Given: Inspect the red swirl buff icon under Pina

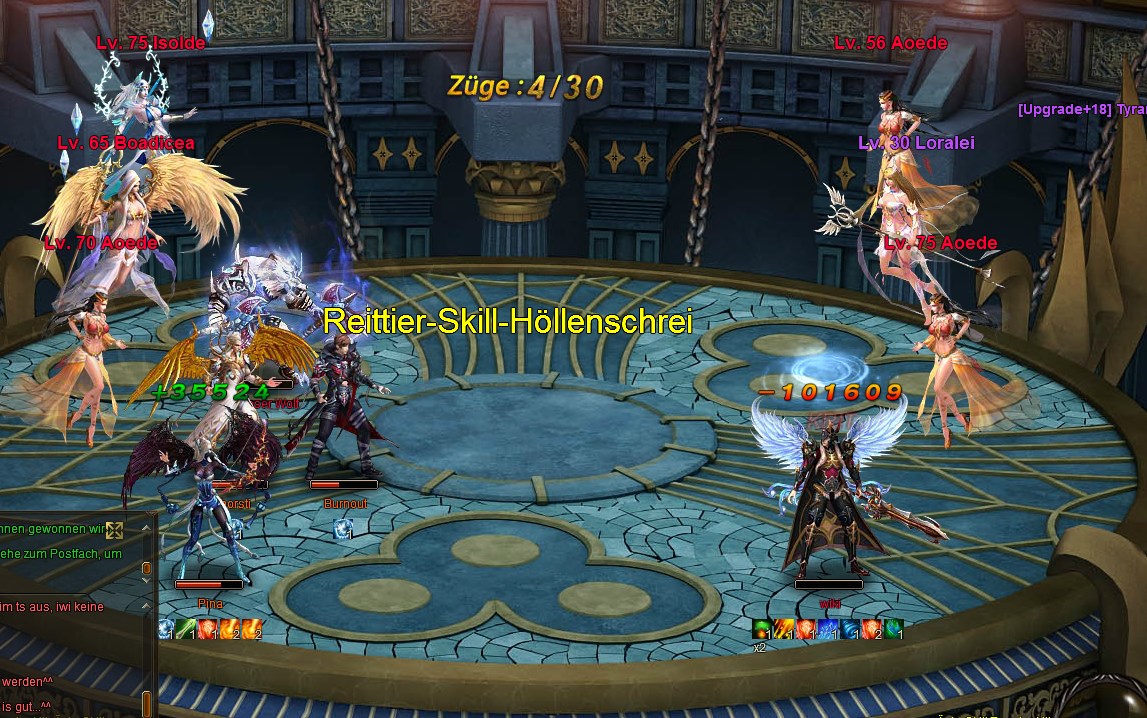Looking at the screenshot, I should [x=208, y=629].
